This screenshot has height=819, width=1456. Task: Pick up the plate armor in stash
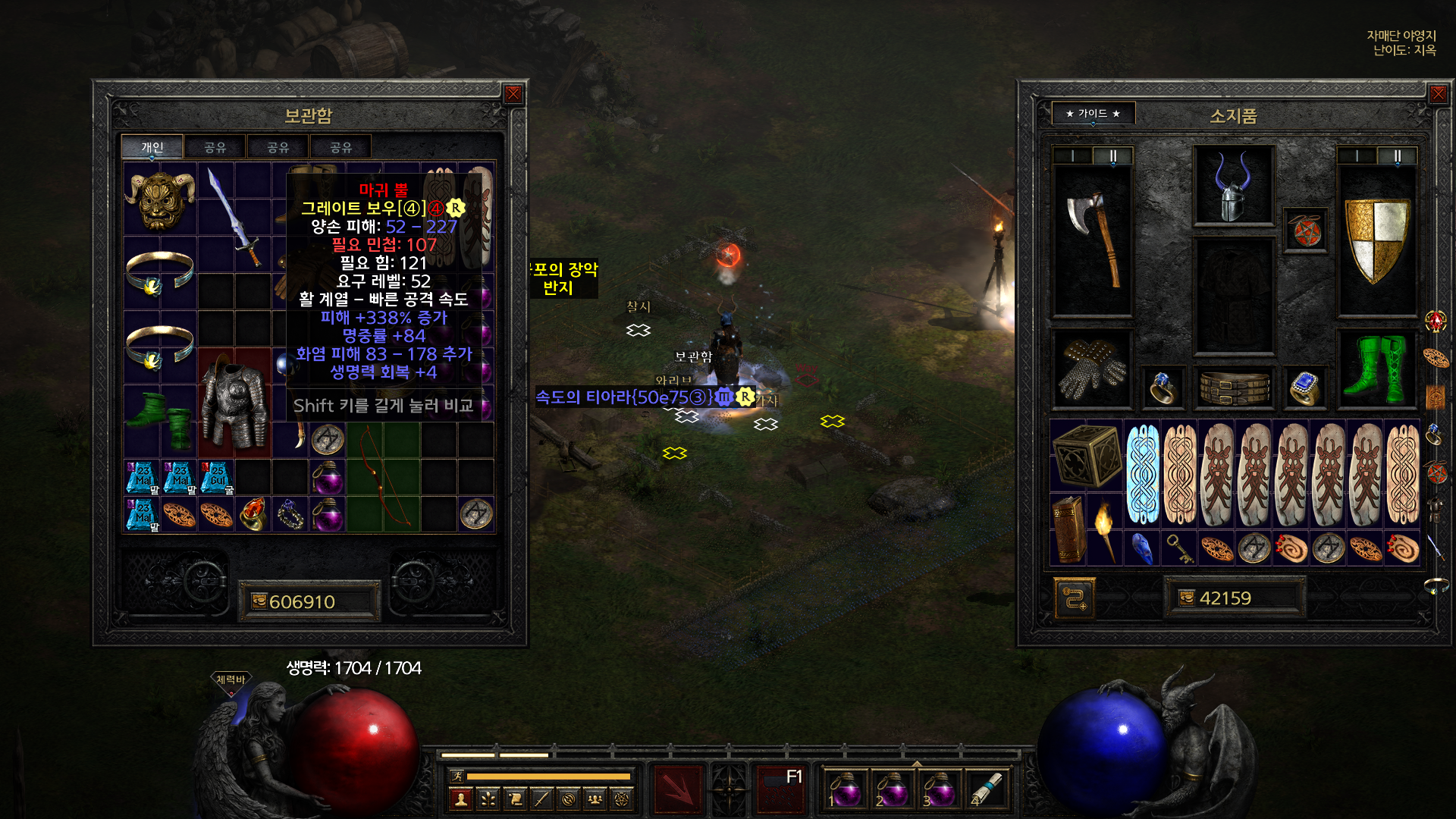(234, 402)
